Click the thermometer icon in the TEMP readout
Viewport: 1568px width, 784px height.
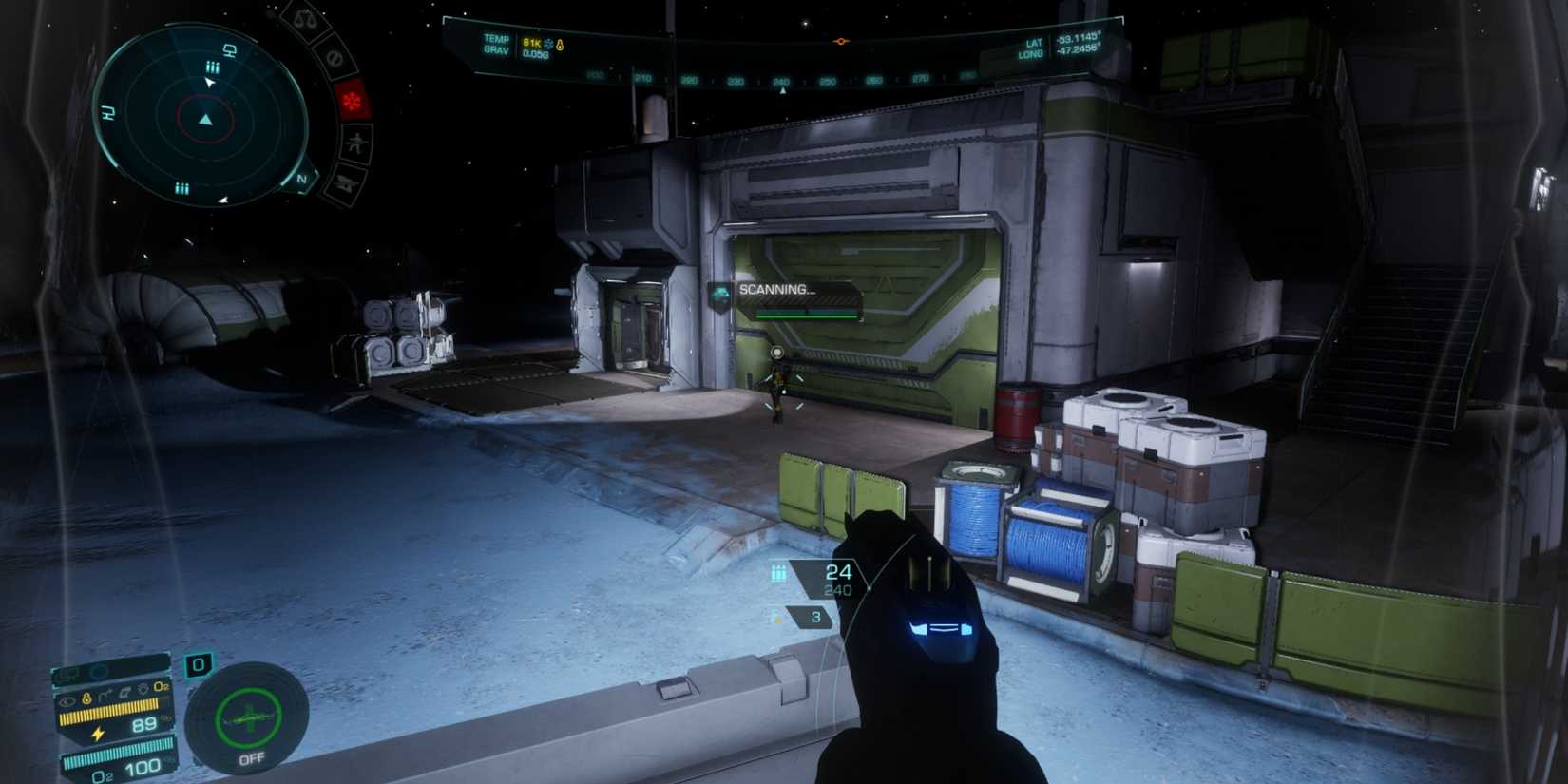[560, 45]
